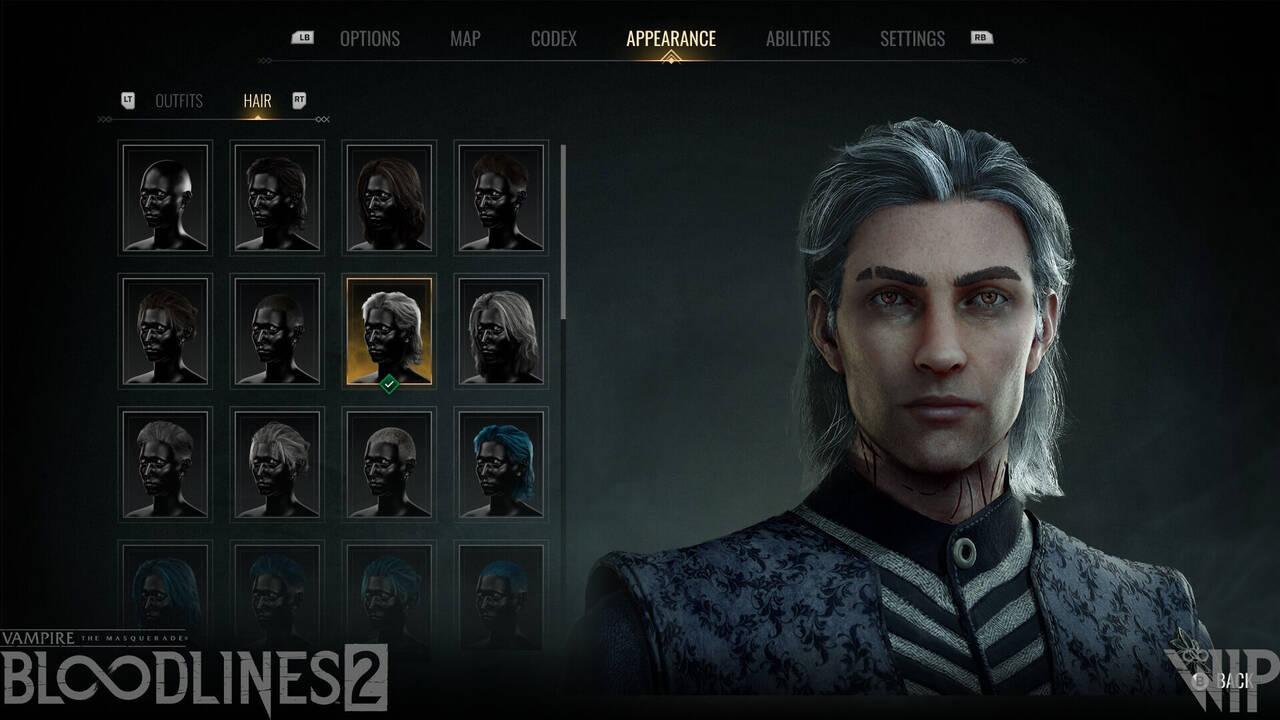Open the Codex tab

[554, 39]
